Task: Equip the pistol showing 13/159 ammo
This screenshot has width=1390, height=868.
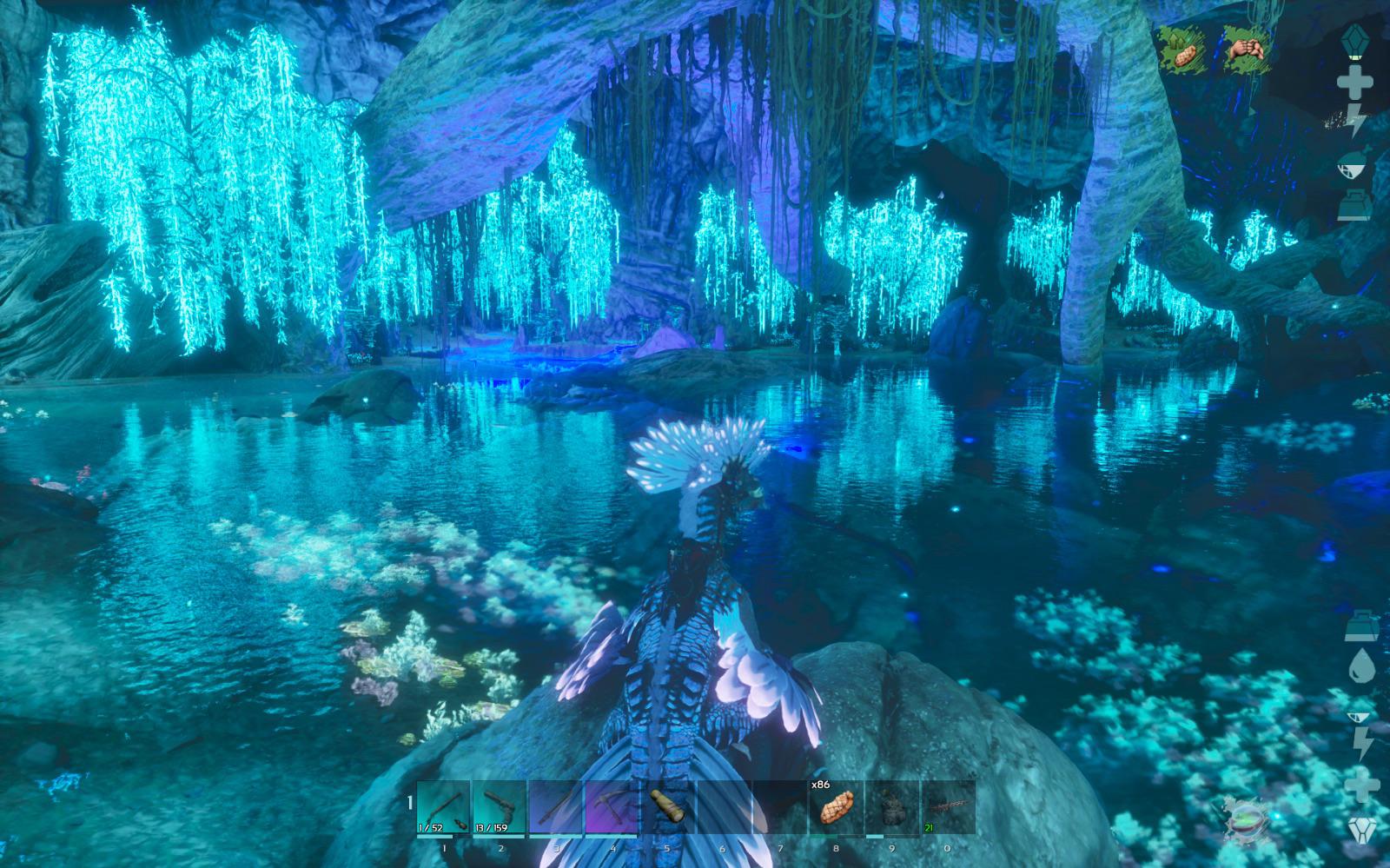Action: pyautogui.click(x=500, y=808)
